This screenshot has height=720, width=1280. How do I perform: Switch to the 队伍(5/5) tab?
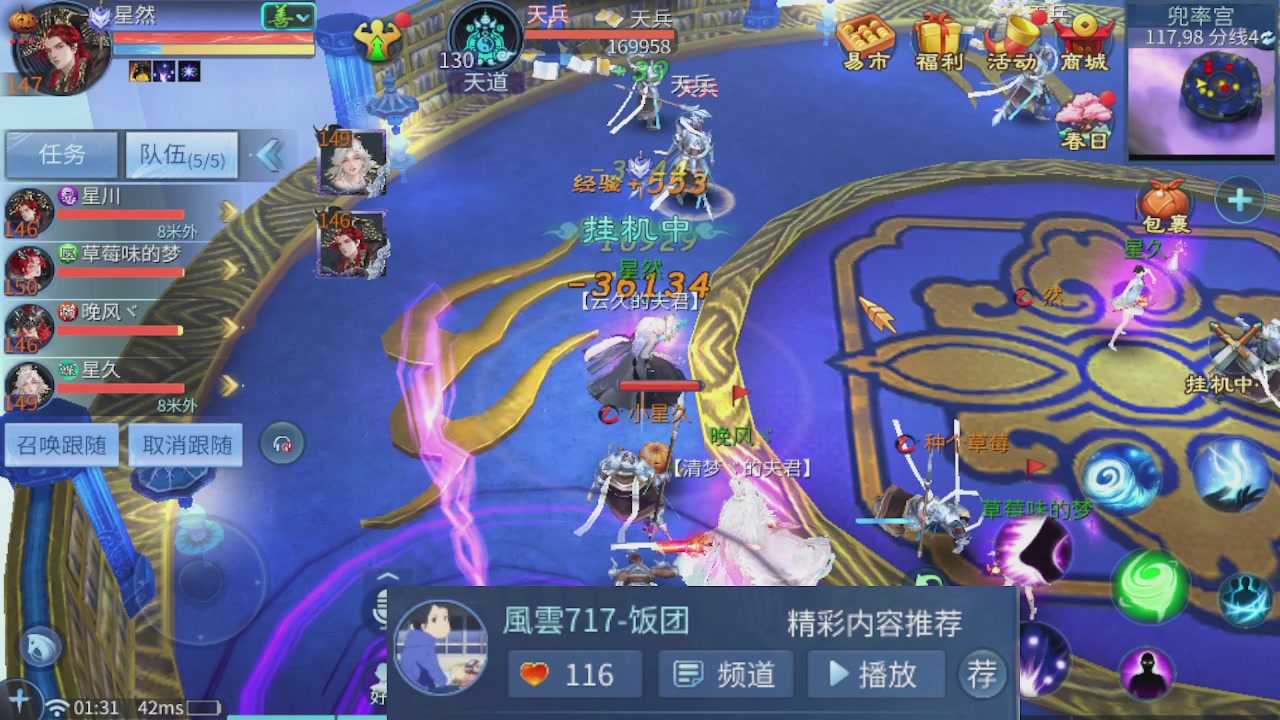(x=180, y=155)
